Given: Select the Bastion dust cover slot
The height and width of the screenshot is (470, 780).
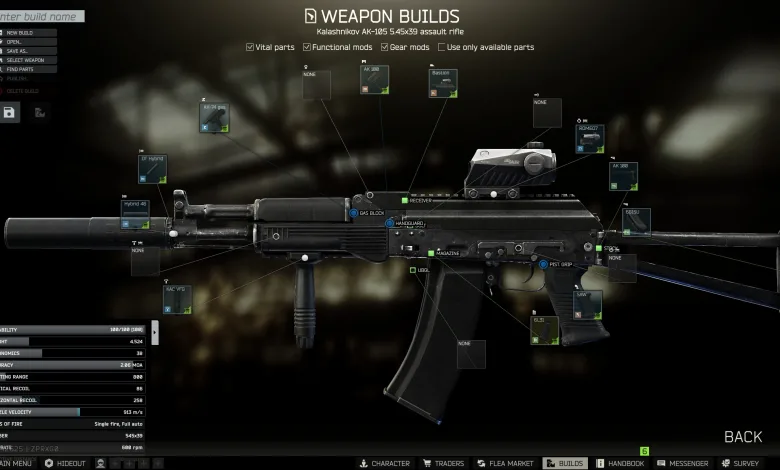Looking at the screenshot, I should 443,84.
